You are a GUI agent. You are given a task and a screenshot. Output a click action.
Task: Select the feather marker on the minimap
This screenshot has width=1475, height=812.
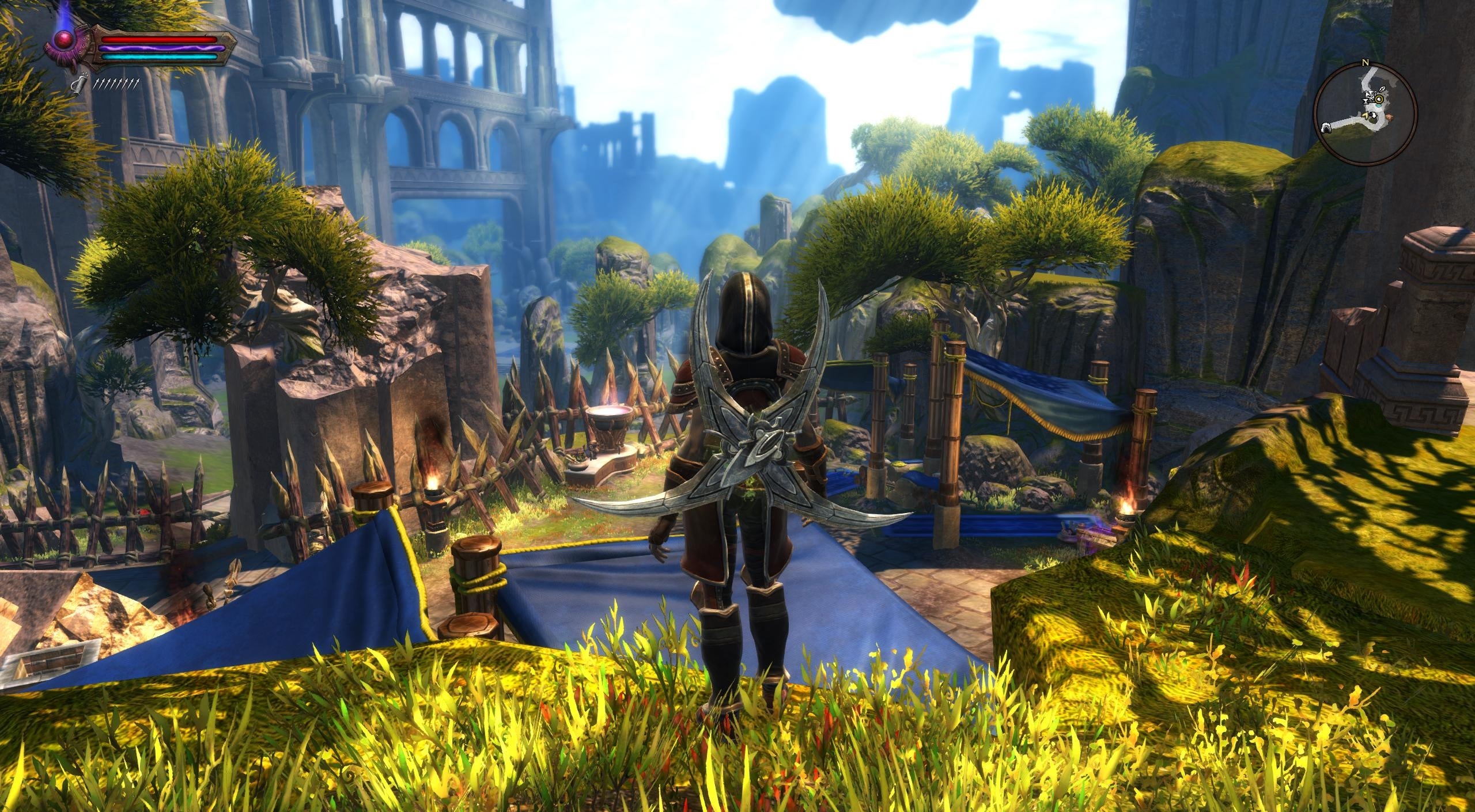[1382, 89]
